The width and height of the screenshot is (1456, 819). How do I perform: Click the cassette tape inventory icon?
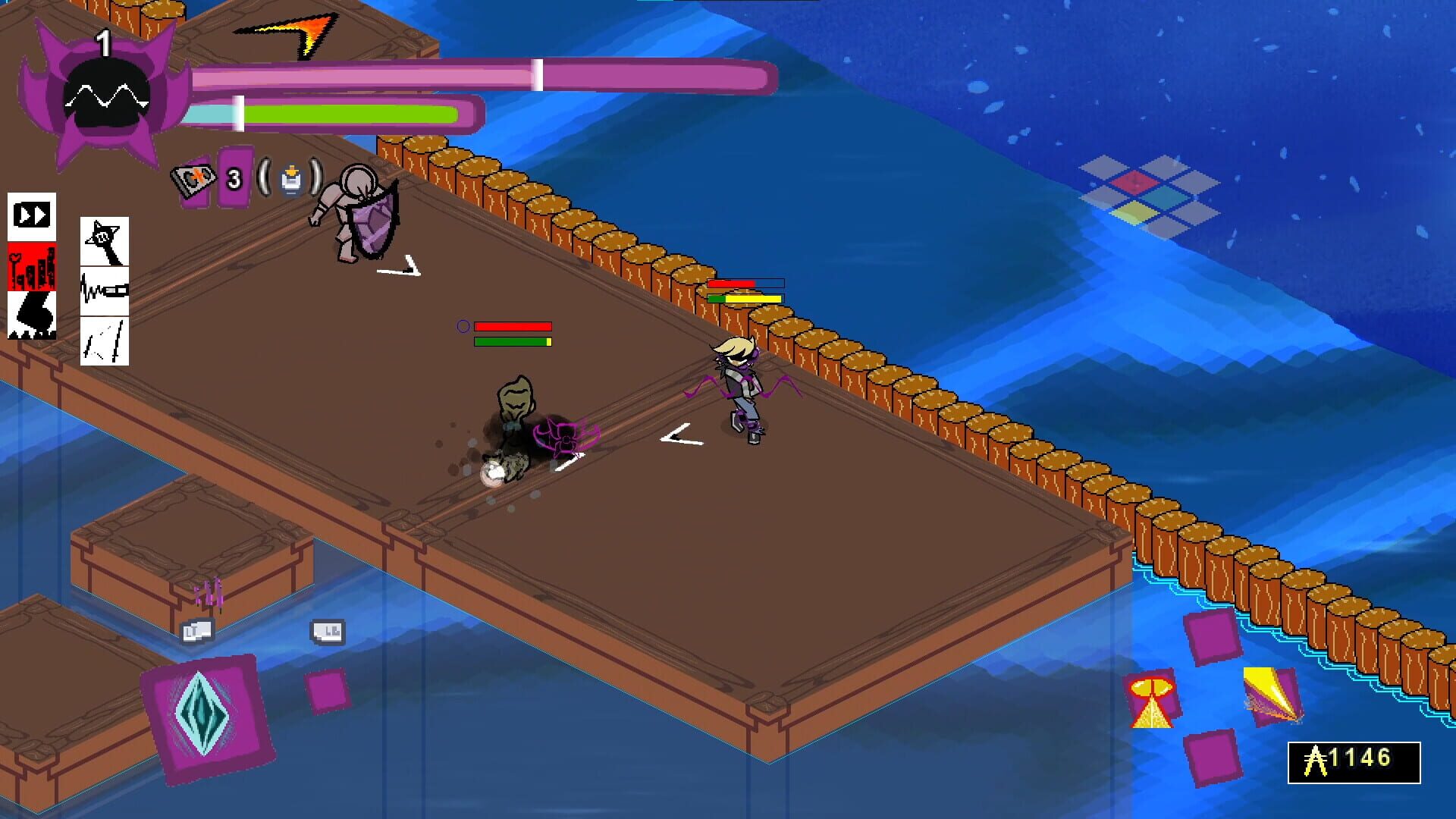coord(196,180)
